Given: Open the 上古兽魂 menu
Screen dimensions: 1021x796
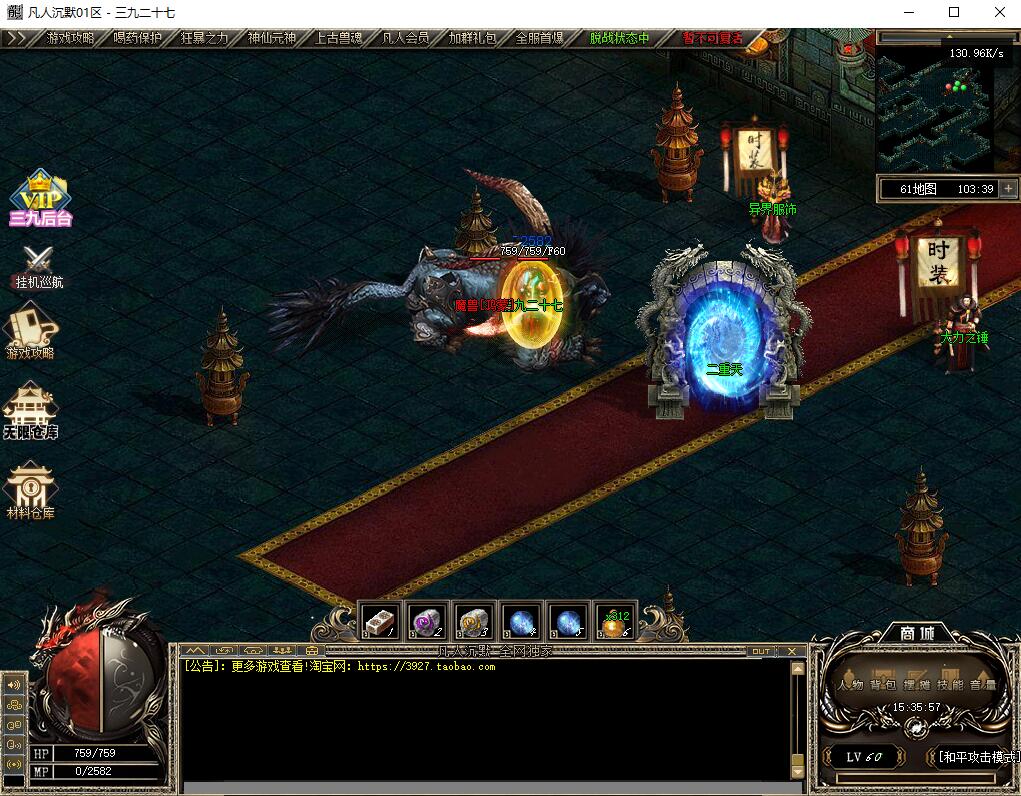Looking at the screenshot, I should coord(339,38).
